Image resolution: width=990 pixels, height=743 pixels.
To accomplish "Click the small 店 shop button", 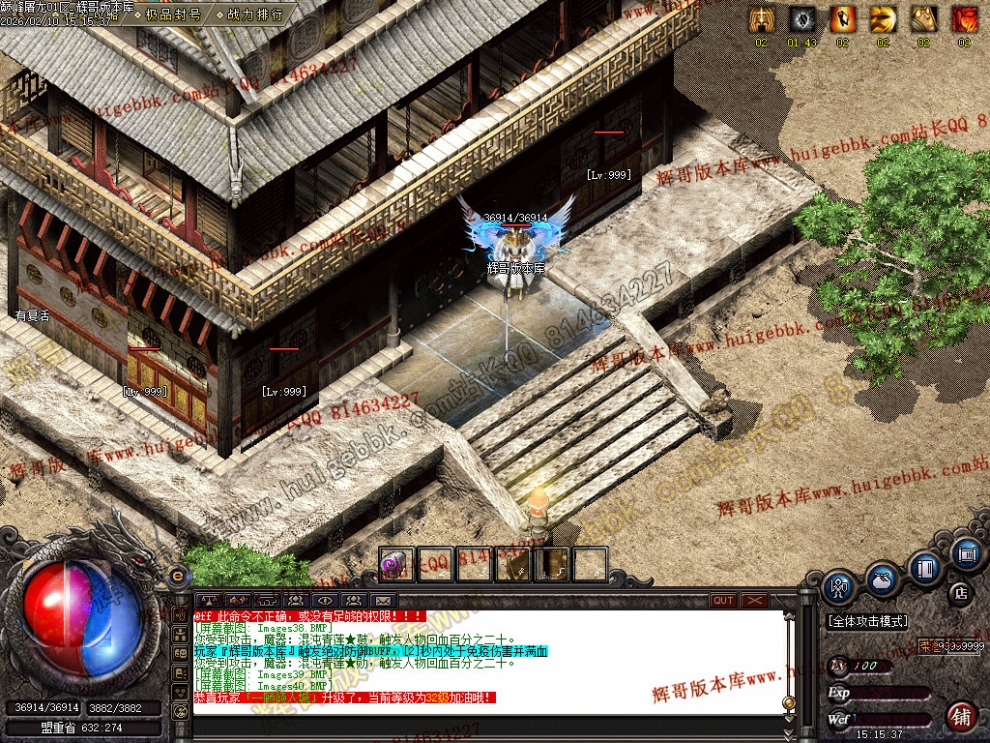I will click(x=959, y=593).
